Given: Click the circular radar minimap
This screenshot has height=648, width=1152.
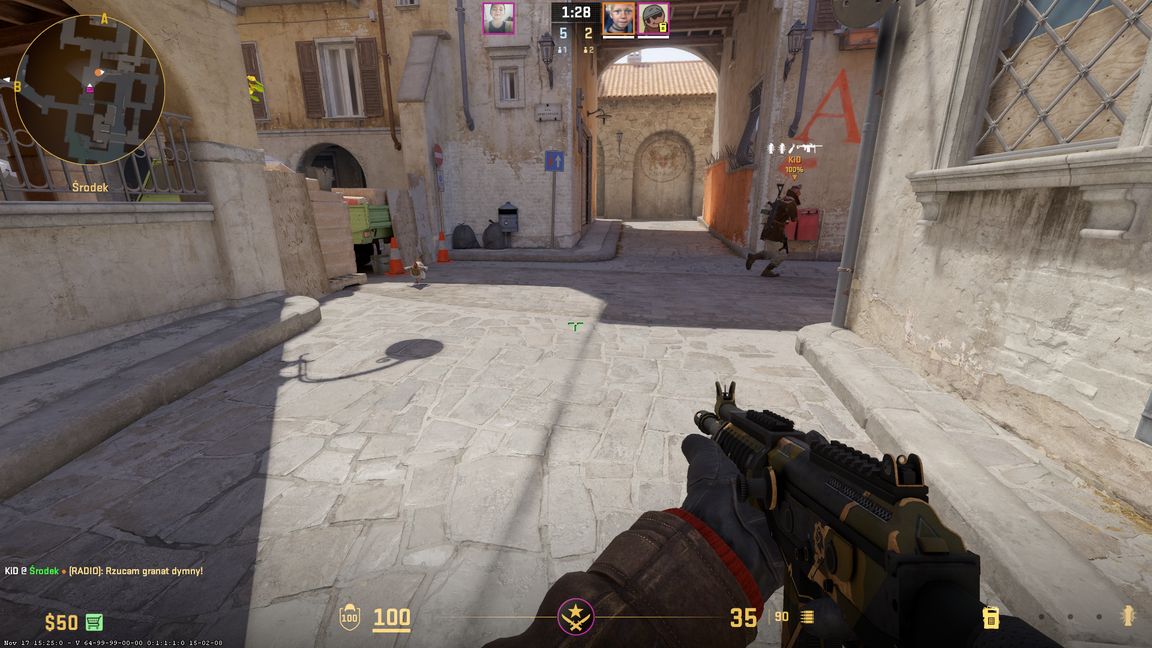Looking at the screenshot, I should click(x=90, y=90).
